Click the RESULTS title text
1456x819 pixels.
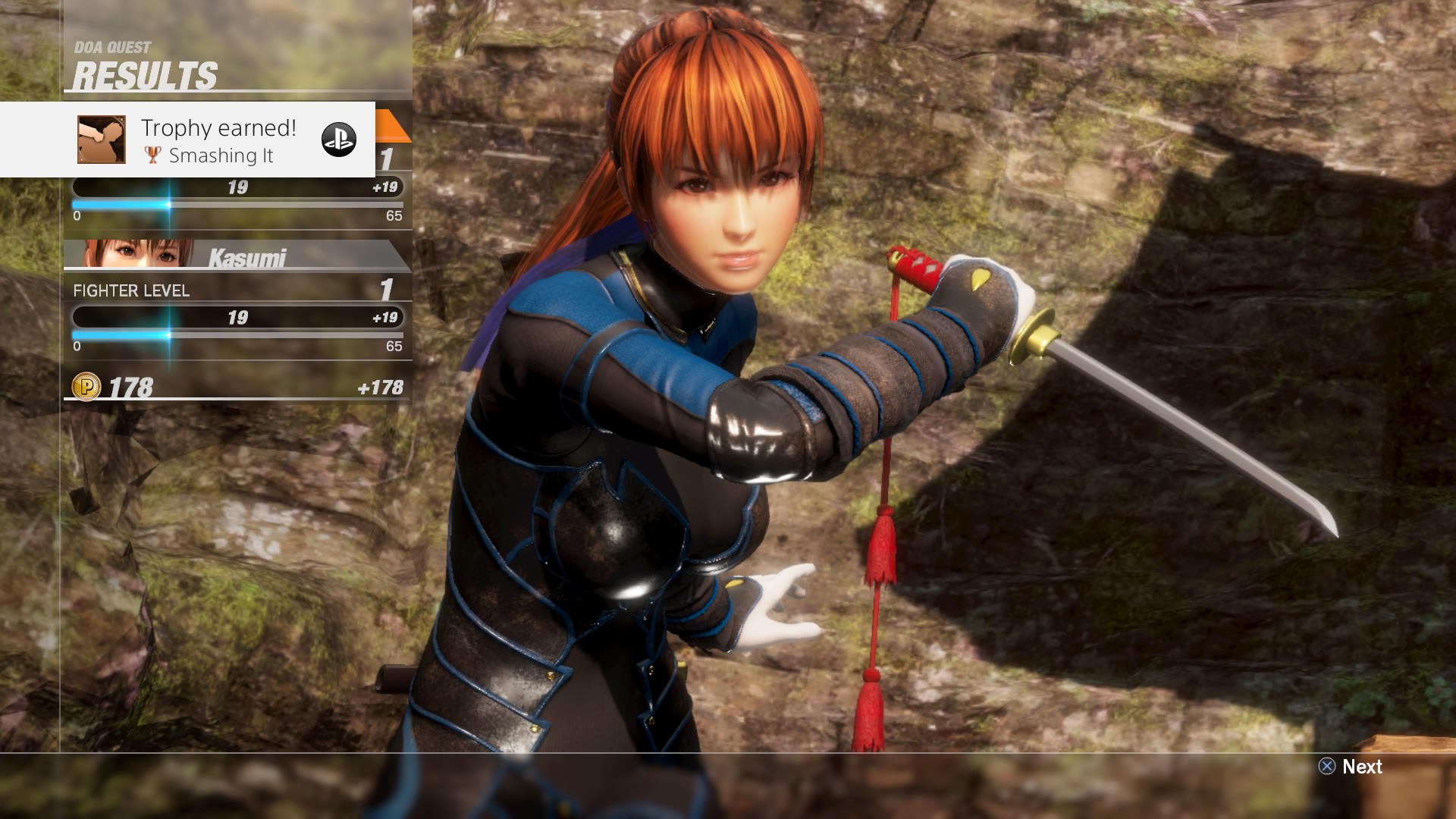tap(146, 74)
